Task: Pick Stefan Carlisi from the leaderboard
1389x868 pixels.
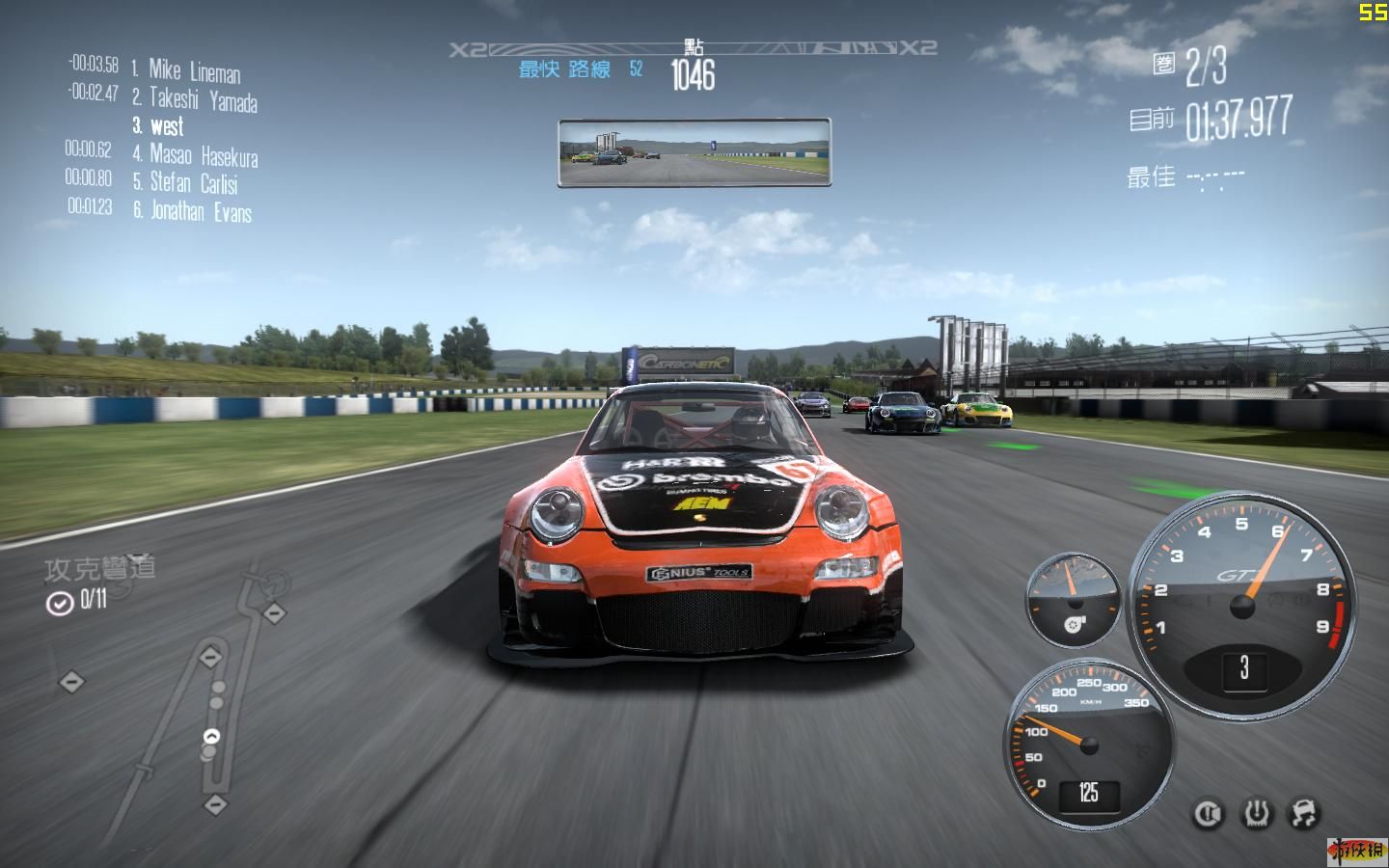Action: [193, 183]
